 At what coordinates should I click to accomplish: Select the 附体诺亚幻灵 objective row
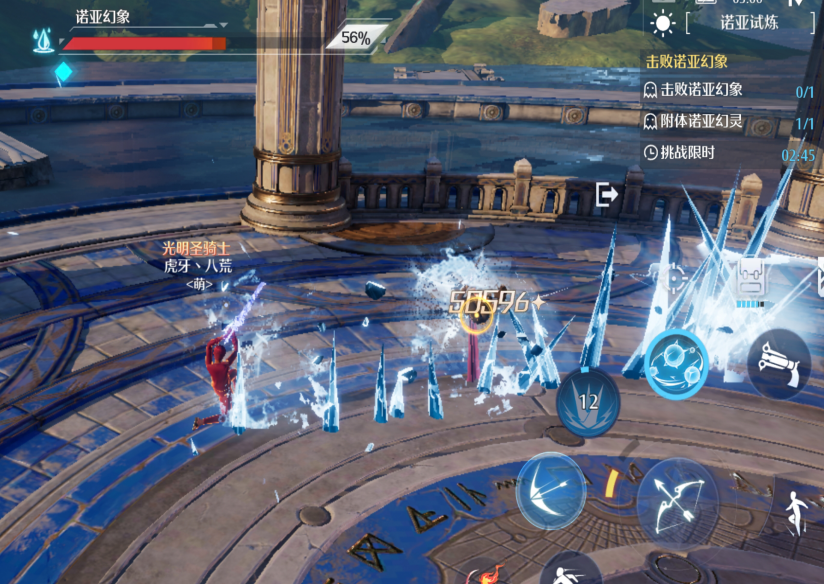[728, 122]
